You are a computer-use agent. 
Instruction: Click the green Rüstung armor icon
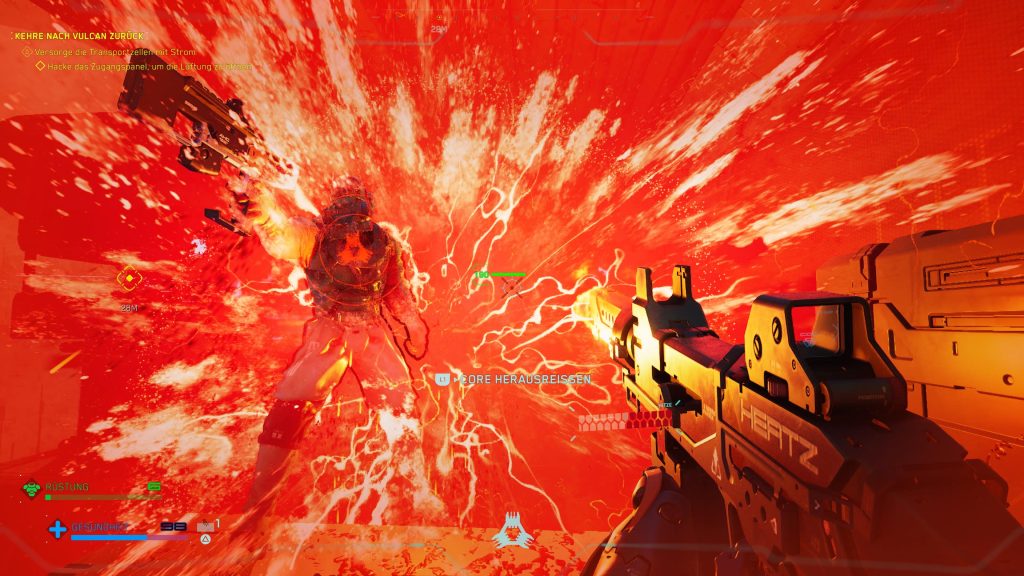coord(31,489)
